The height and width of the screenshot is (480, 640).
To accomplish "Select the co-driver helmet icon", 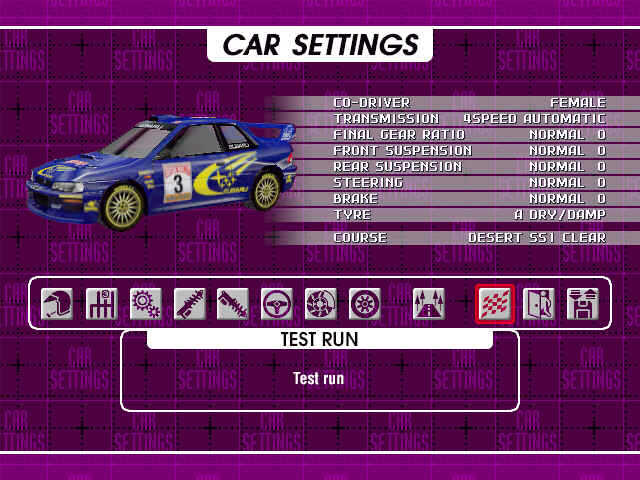I will (57, 303).
